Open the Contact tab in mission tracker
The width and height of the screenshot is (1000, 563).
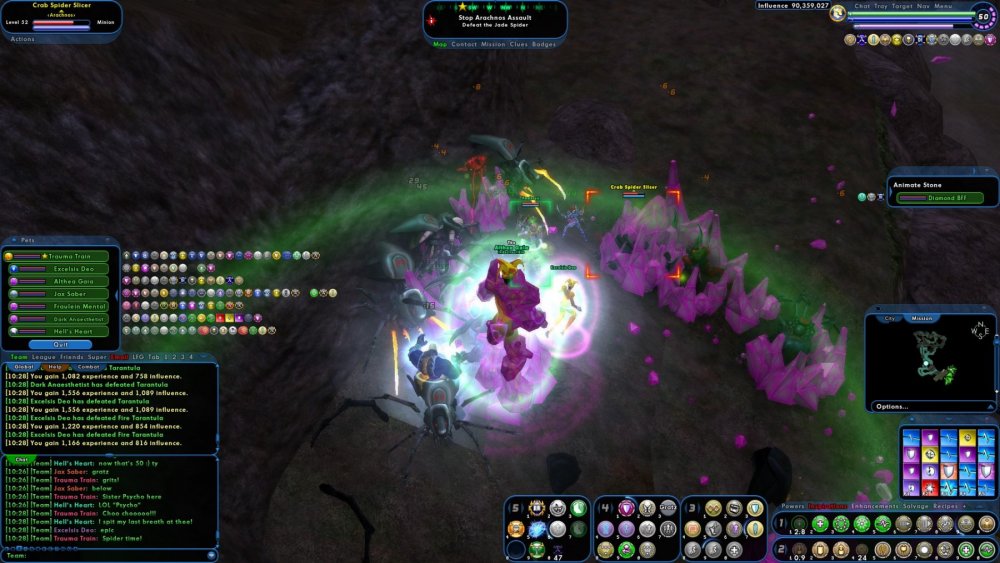click(x=464, y=44)
